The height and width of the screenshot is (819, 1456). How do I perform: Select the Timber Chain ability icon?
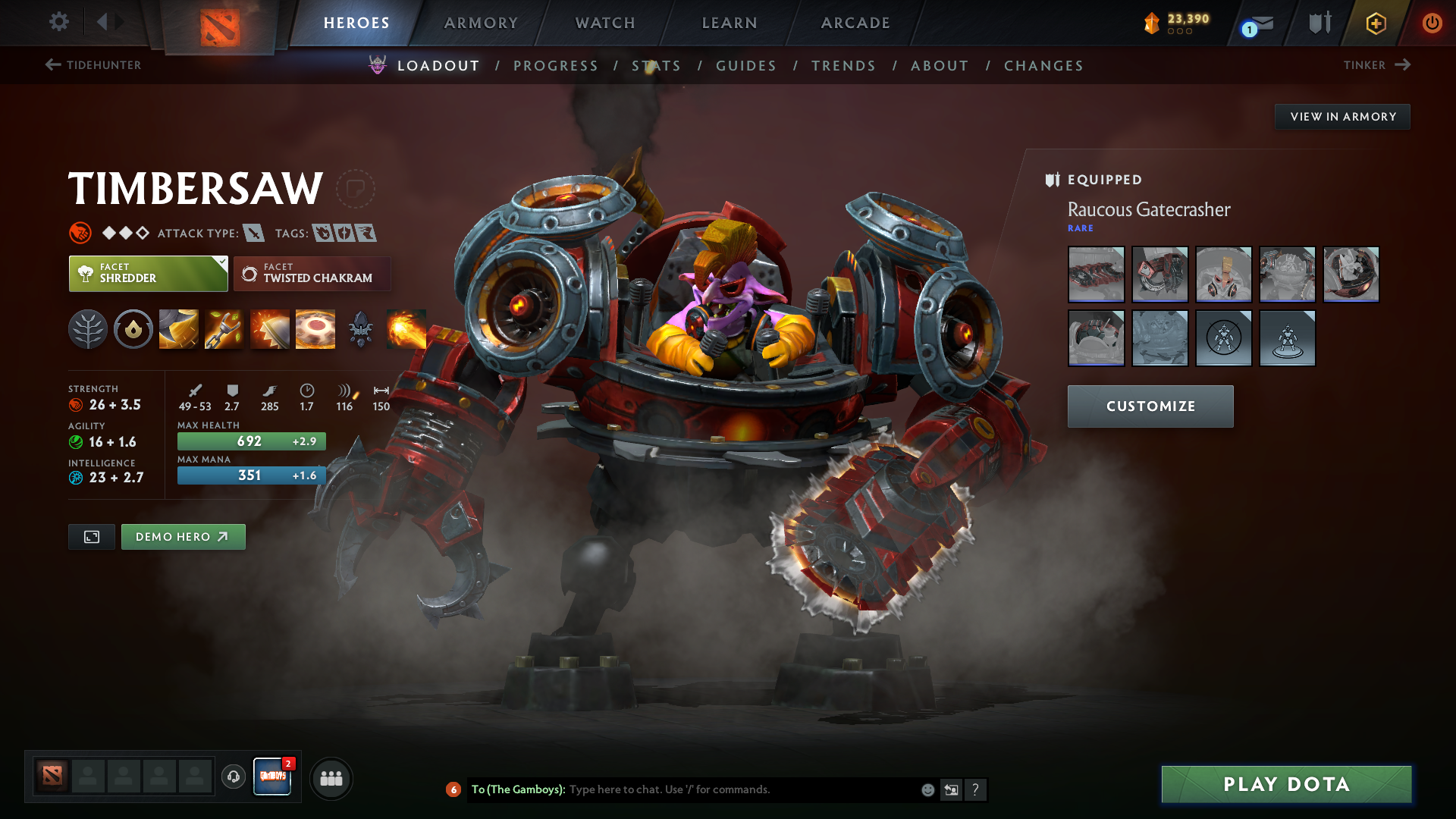click(224, 329)
